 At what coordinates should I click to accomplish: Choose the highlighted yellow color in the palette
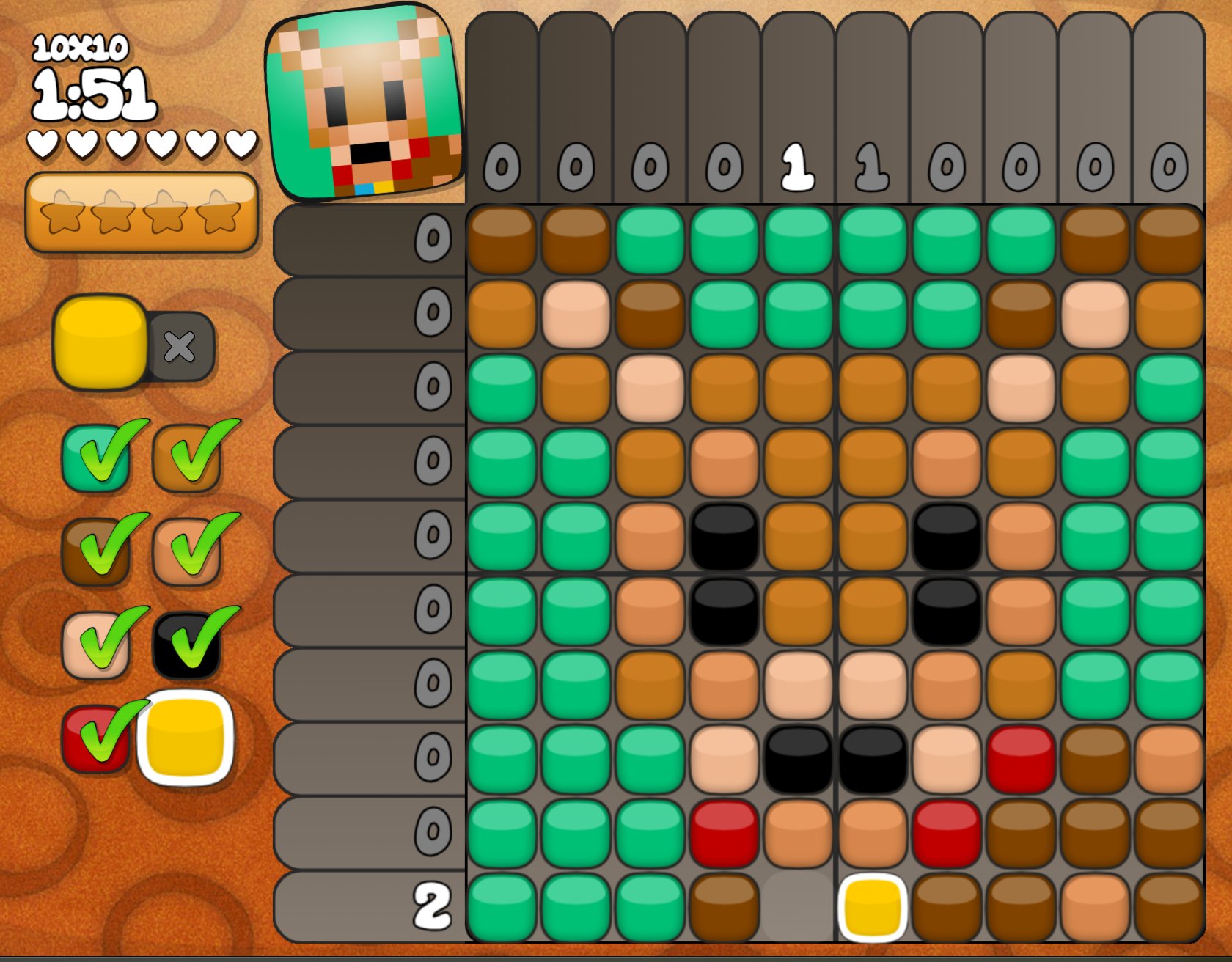[186, 738]
